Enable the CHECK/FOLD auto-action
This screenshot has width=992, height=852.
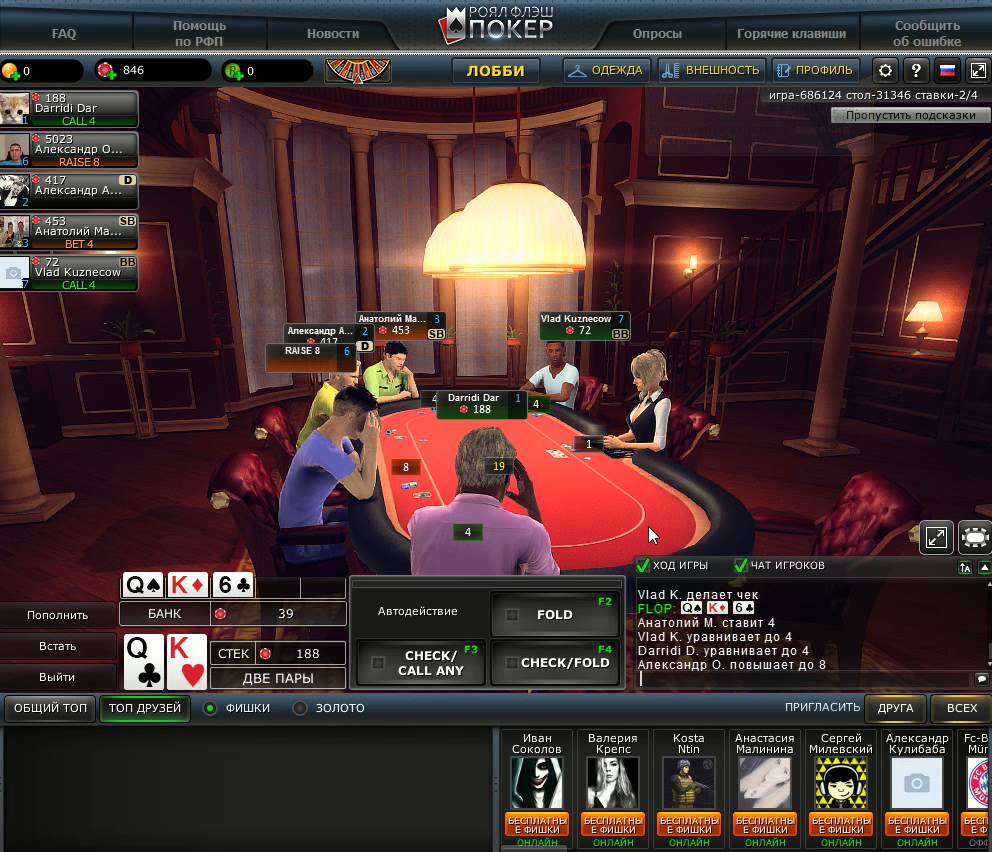coord(512,662)
